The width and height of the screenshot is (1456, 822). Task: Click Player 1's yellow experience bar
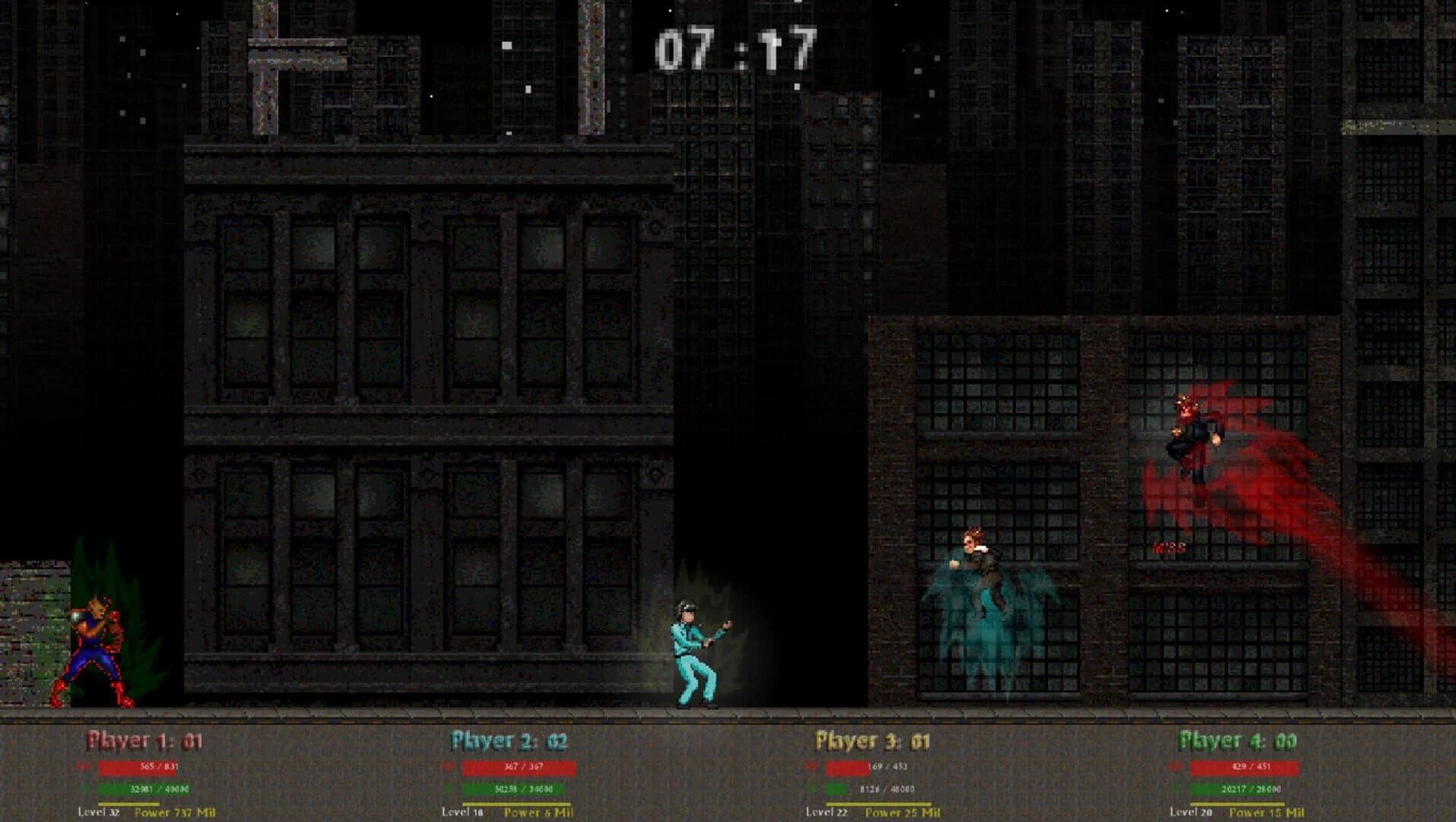[x=129, y=804]
